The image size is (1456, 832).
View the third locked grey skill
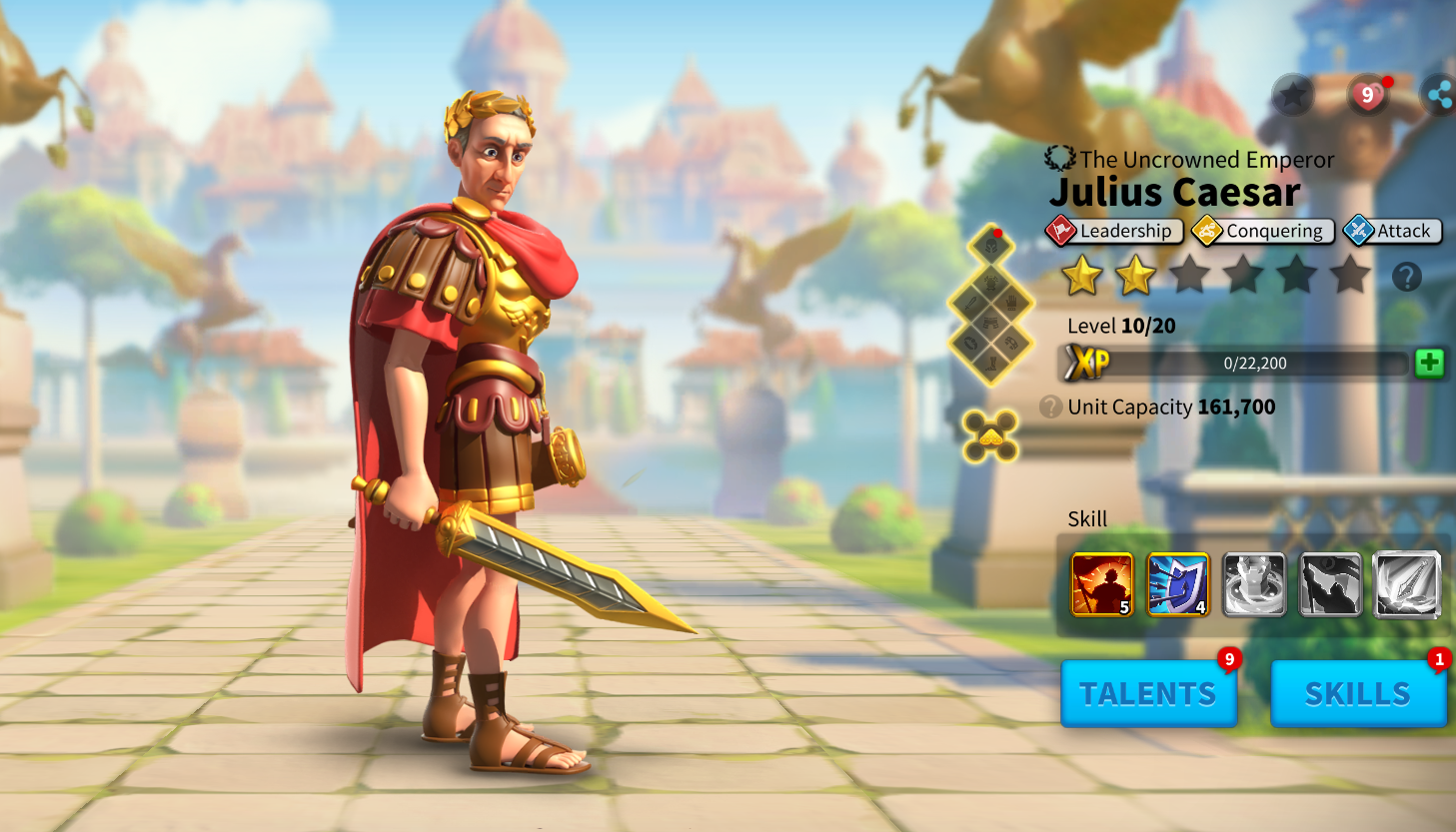pyautogui.click(x=1254, y=584)
